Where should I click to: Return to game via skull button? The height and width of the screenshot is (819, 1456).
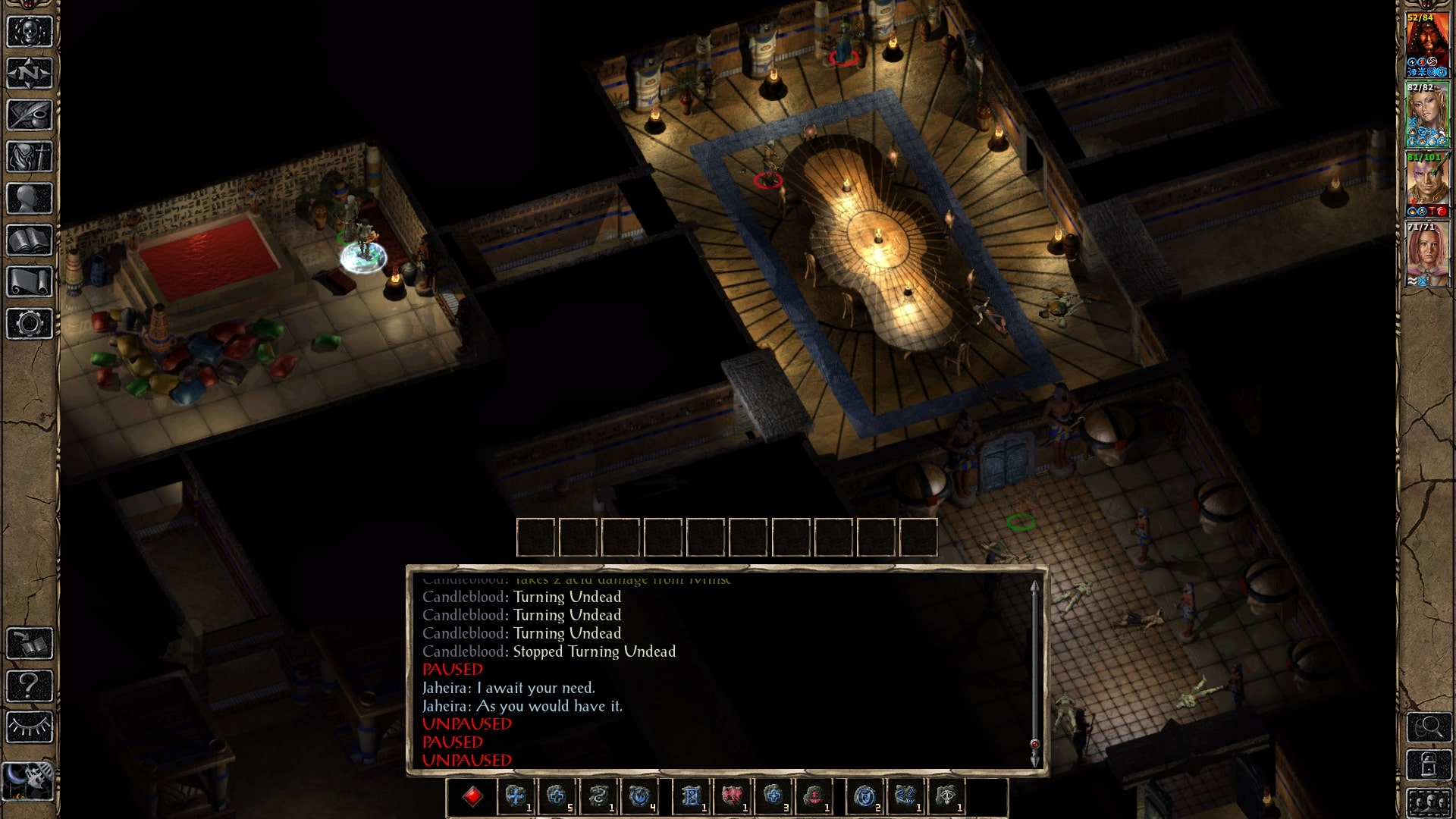(30, 32)
